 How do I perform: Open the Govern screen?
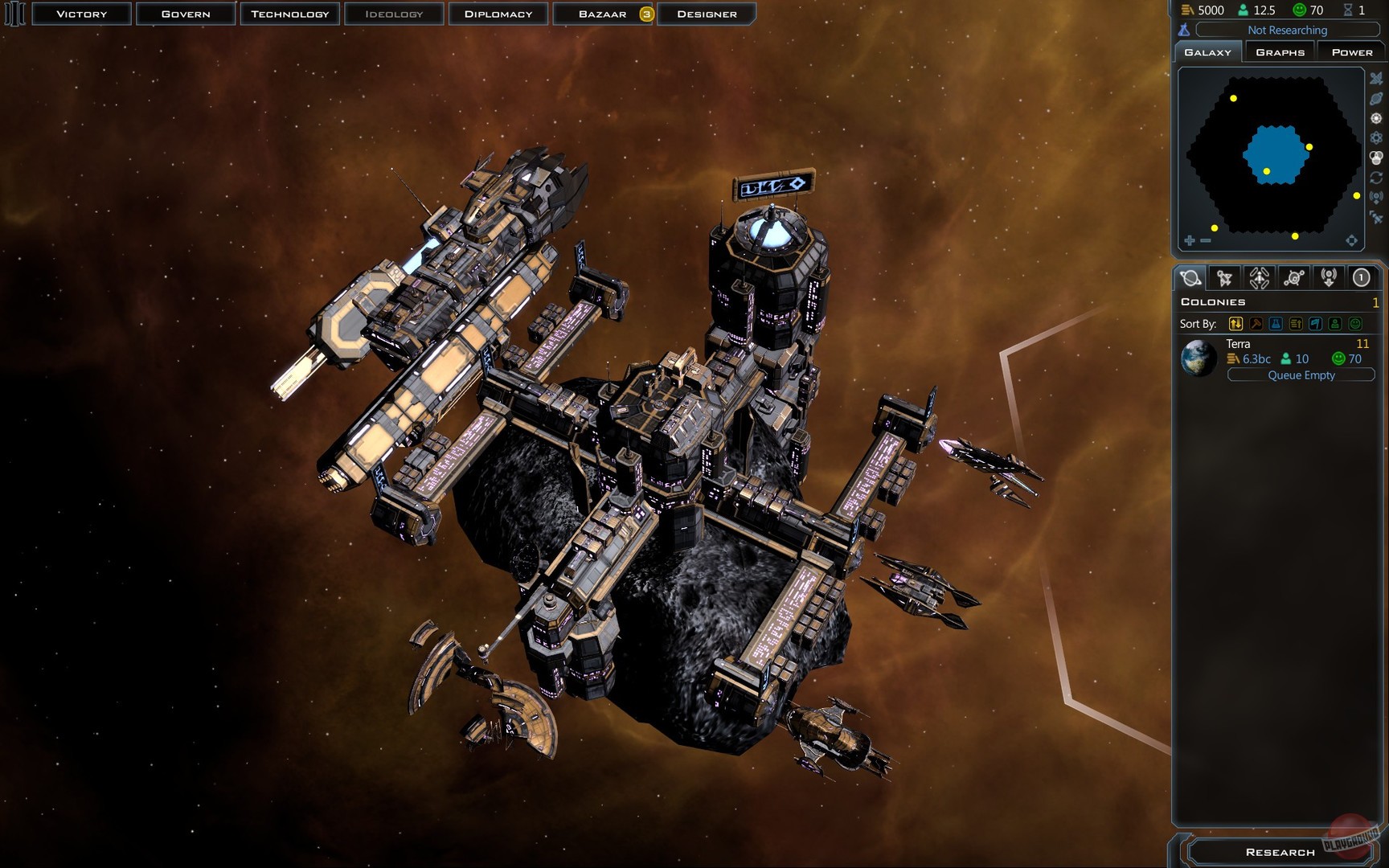(186, 14)
